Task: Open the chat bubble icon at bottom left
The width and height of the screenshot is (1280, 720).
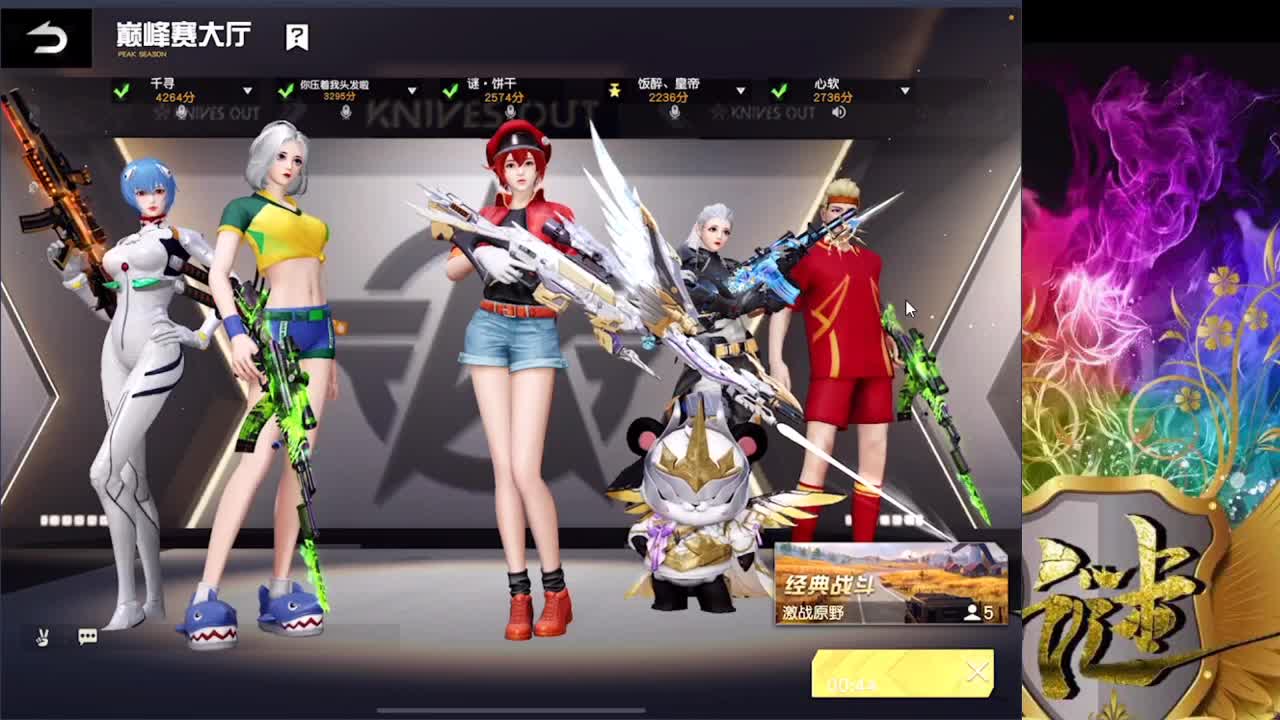Action: point(87,636)
